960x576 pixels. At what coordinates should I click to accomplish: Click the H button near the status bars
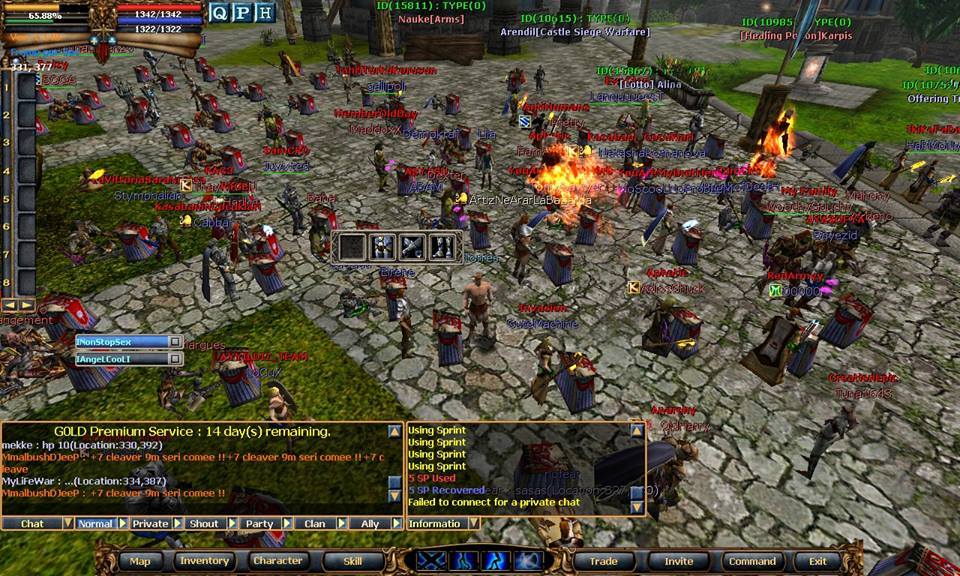tap(264, 13)
